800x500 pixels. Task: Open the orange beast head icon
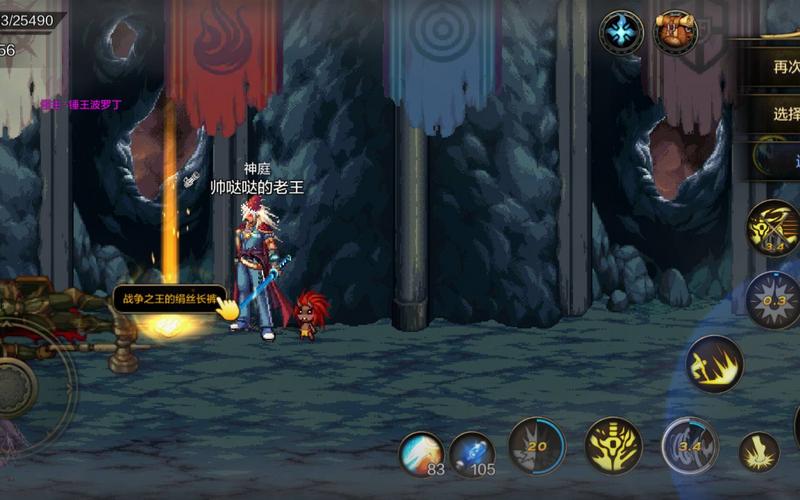point(675,32)
